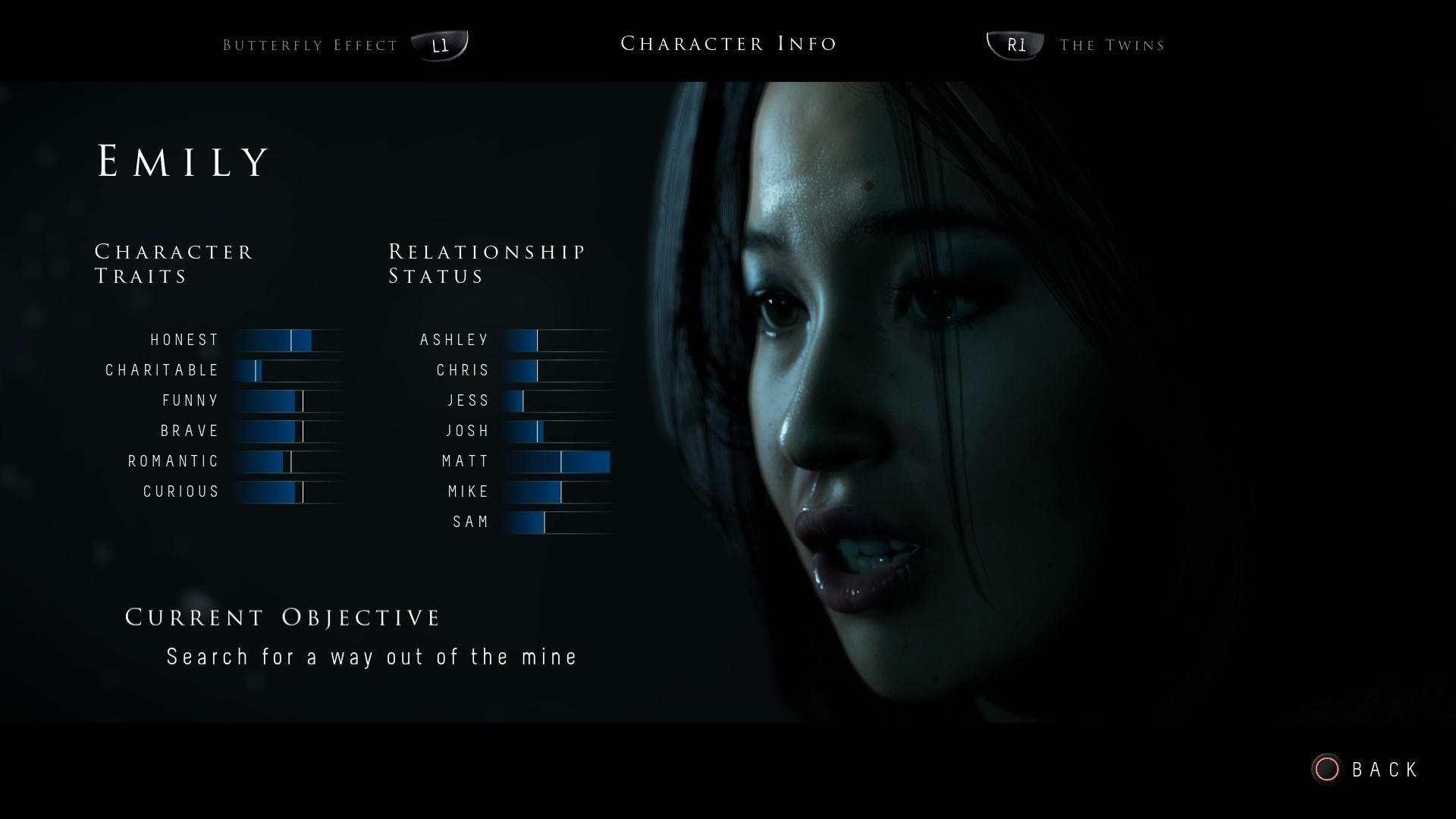
Task: Click the Ashley relationship status
Action: (x=557, y=340)
